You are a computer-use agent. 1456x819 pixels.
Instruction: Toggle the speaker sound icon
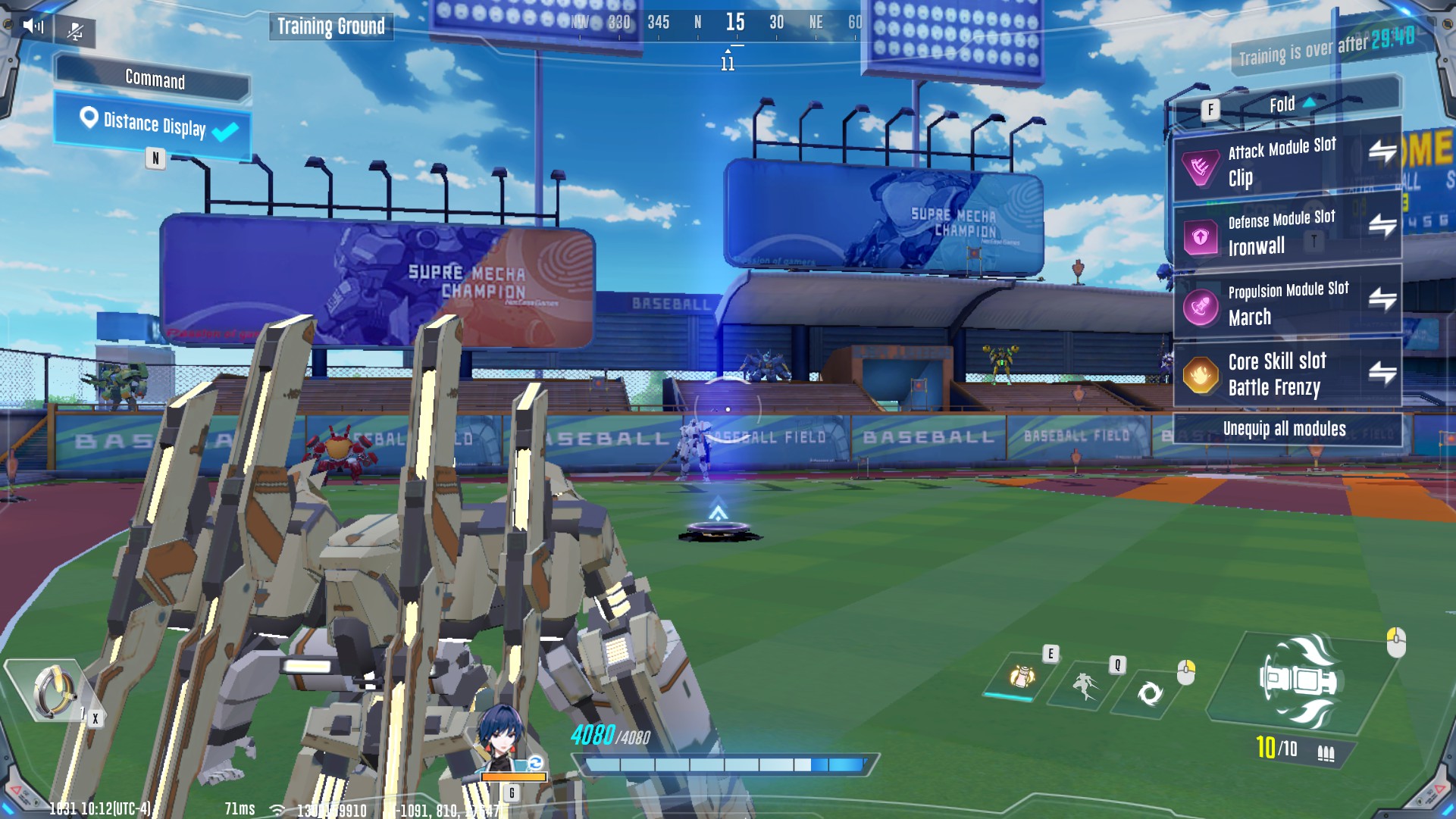coord(33,27)
